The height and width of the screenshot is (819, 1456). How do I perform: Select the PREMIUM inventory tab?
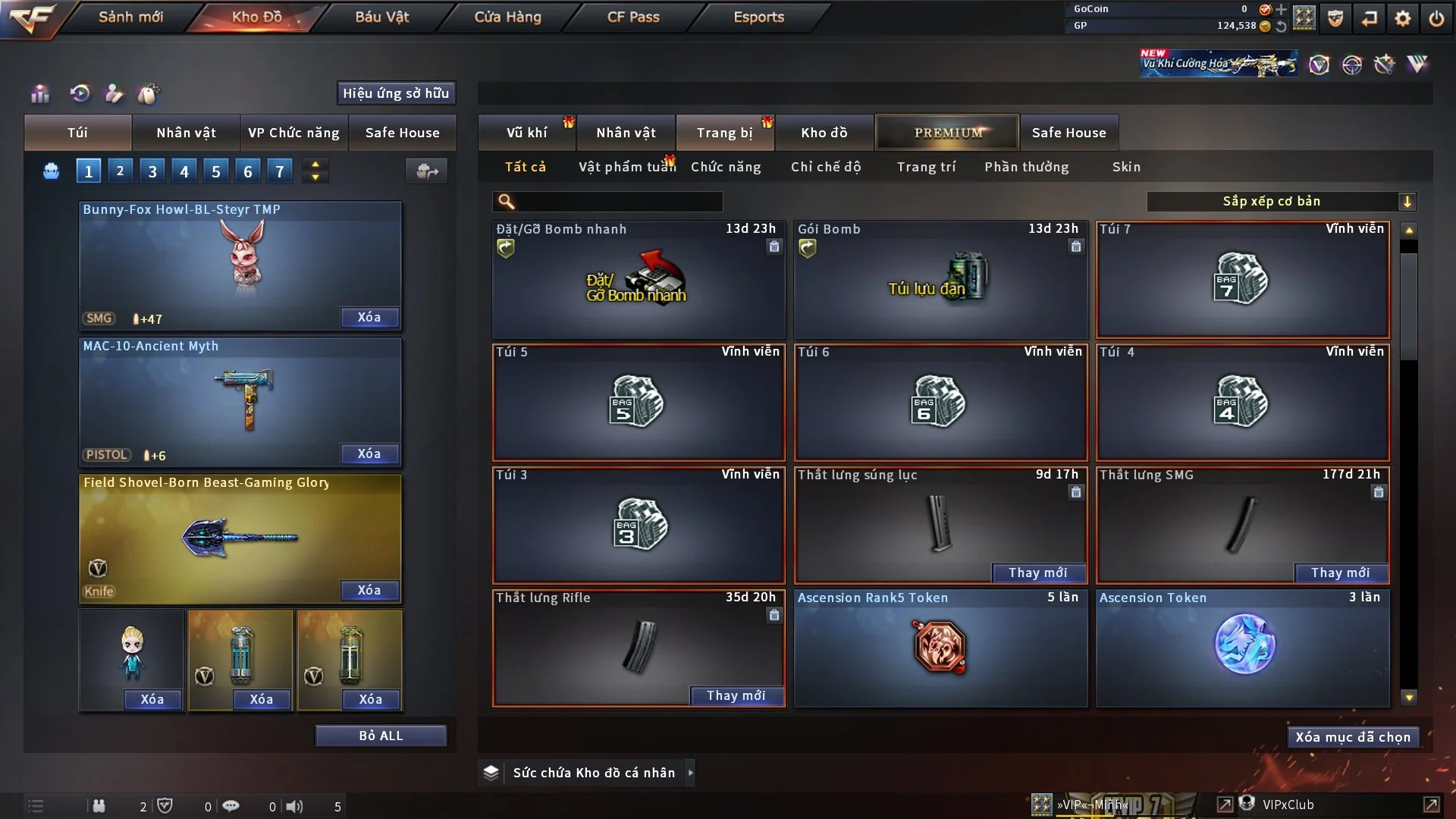[x=948, y=133]
